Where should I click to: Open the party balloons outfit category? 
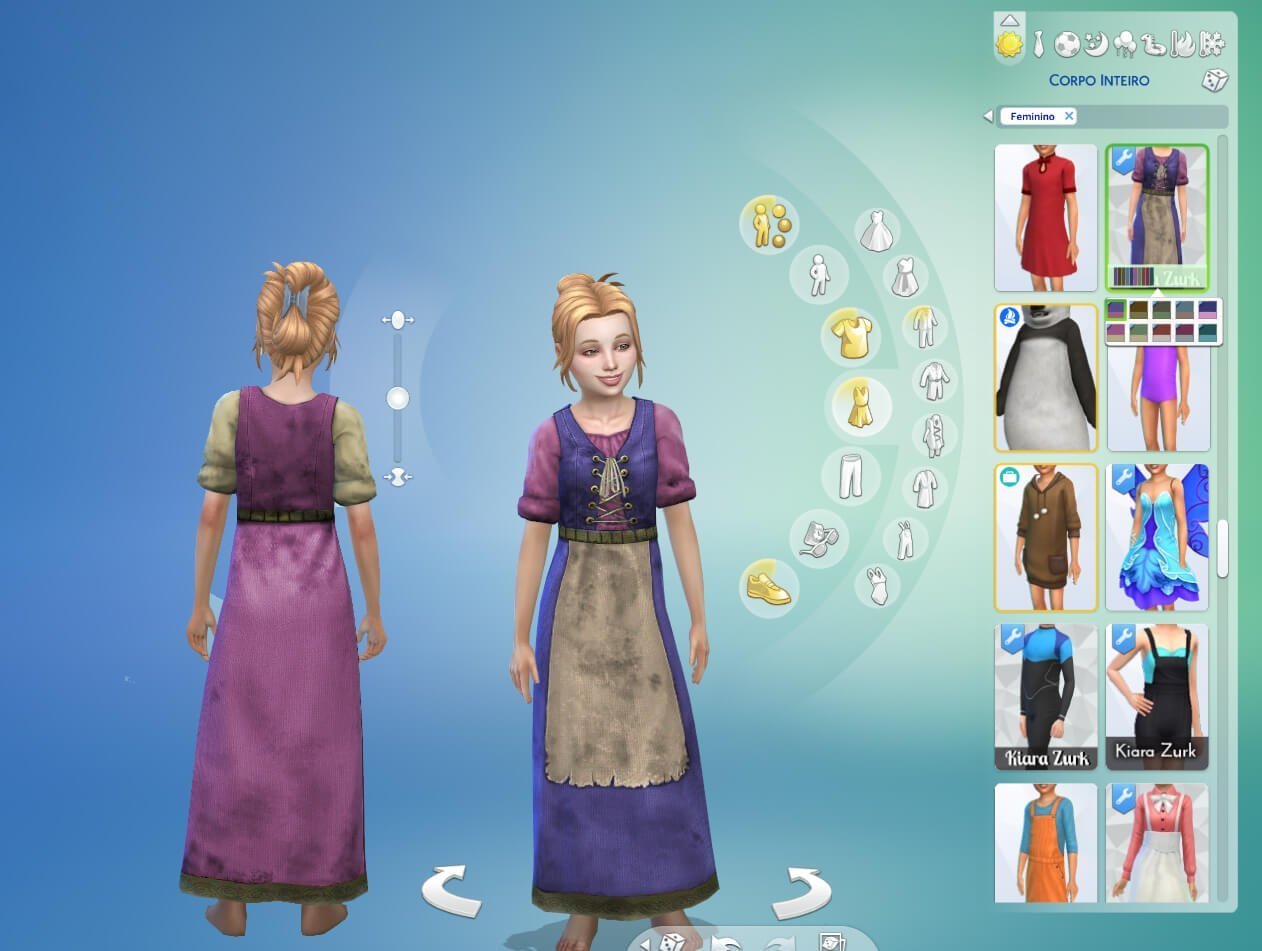(1124, 44)
